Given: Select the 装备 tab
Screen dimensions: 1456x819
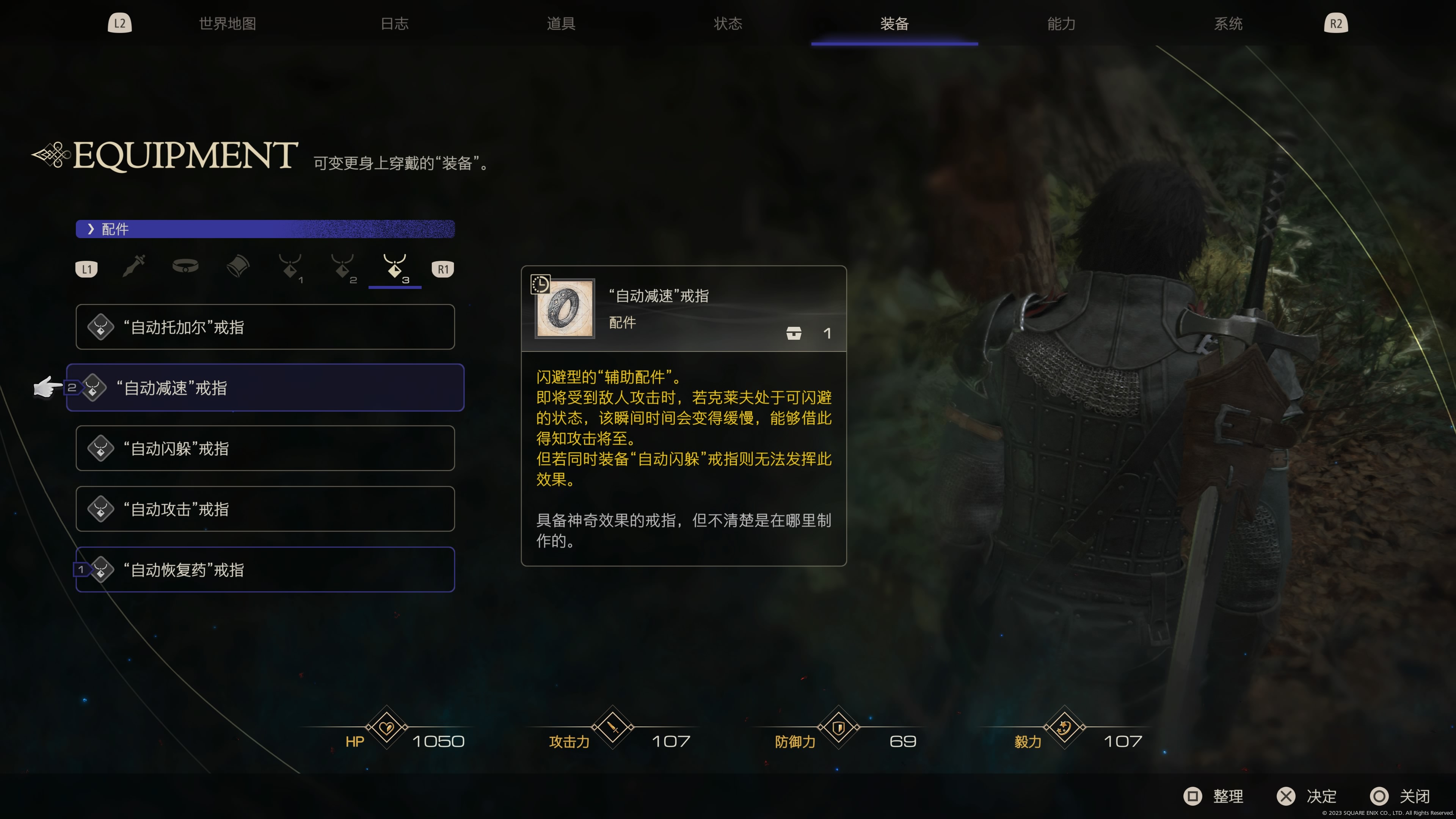Looking at the screenshot, I should click(894, 24).
